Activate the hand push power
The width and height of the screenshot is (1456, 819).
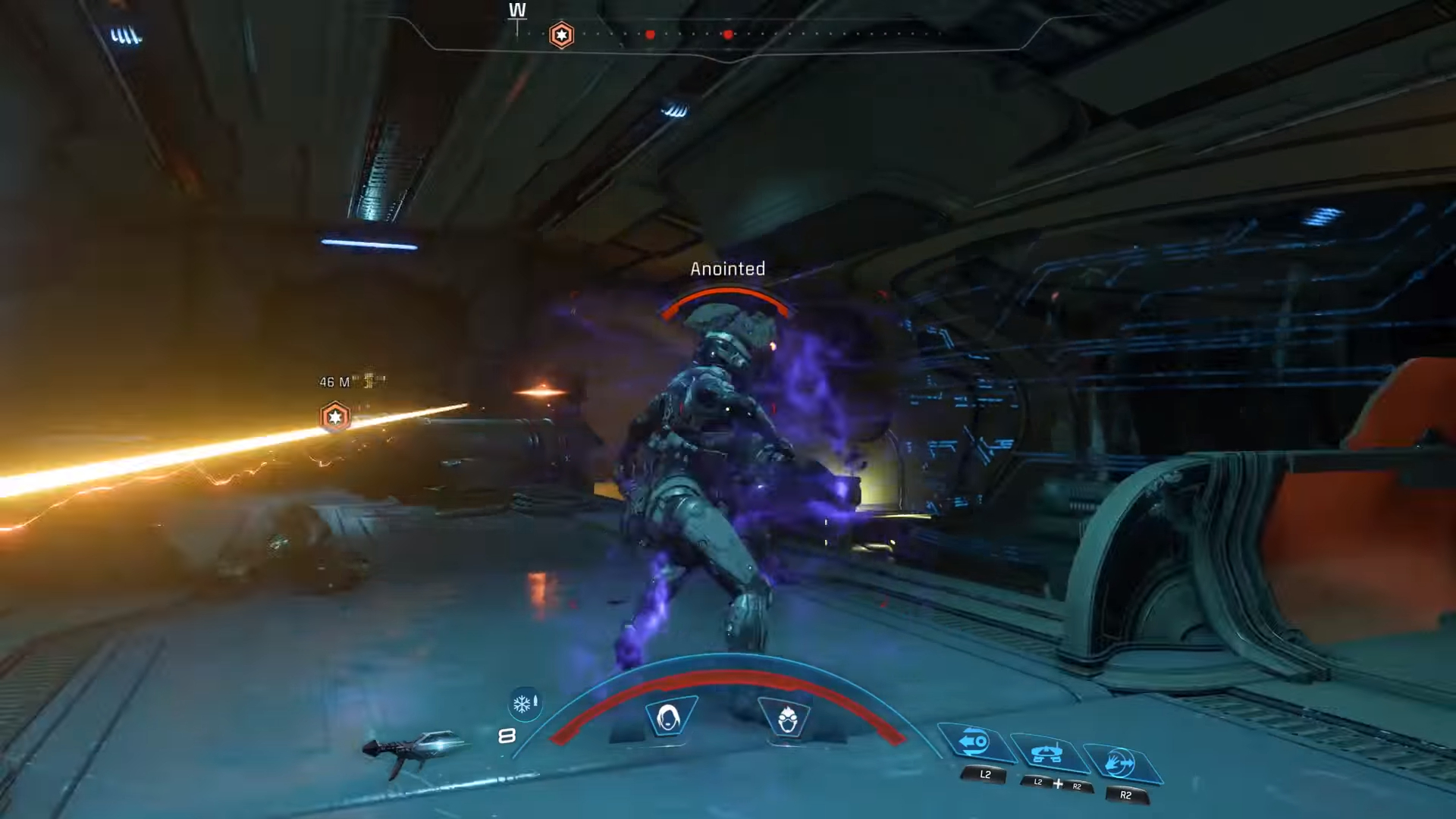coord(1119,763)
